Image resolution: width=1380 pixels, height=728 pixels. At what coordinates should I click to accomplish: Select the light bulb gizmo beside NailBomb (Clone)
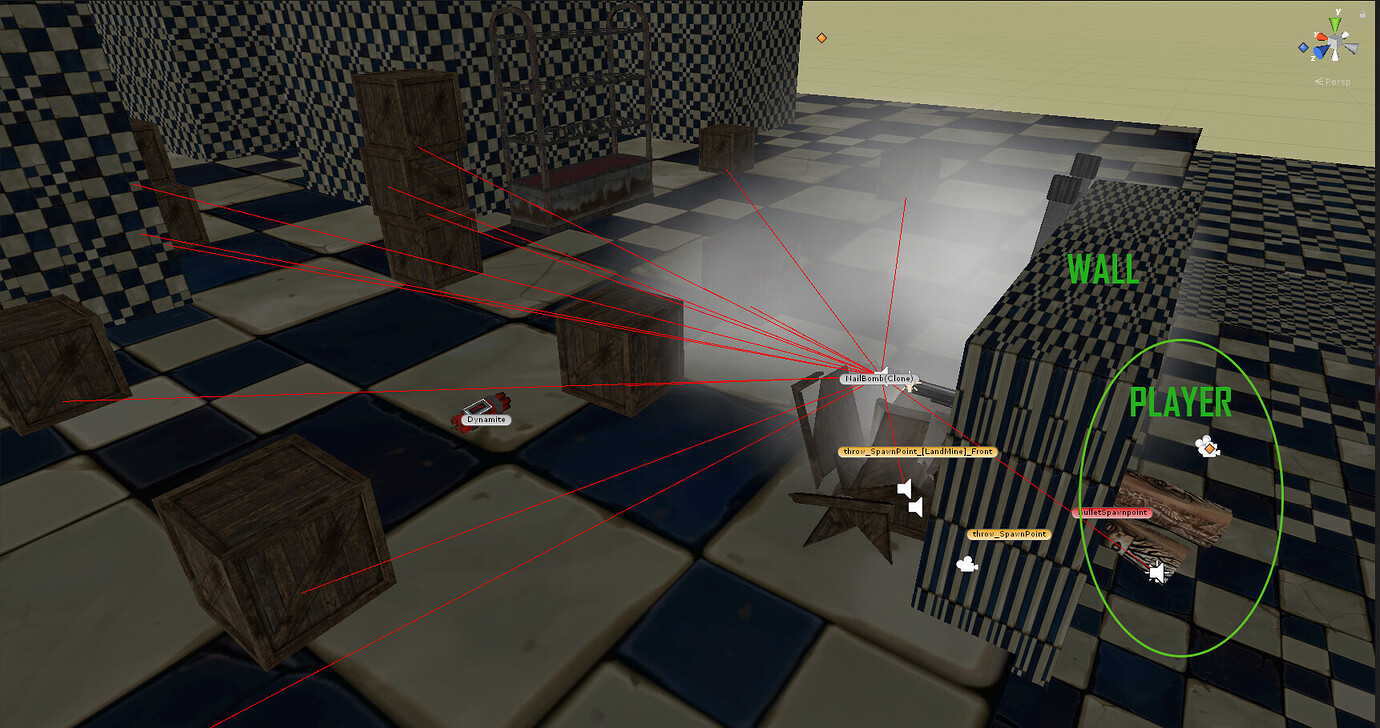pos(909,386)
